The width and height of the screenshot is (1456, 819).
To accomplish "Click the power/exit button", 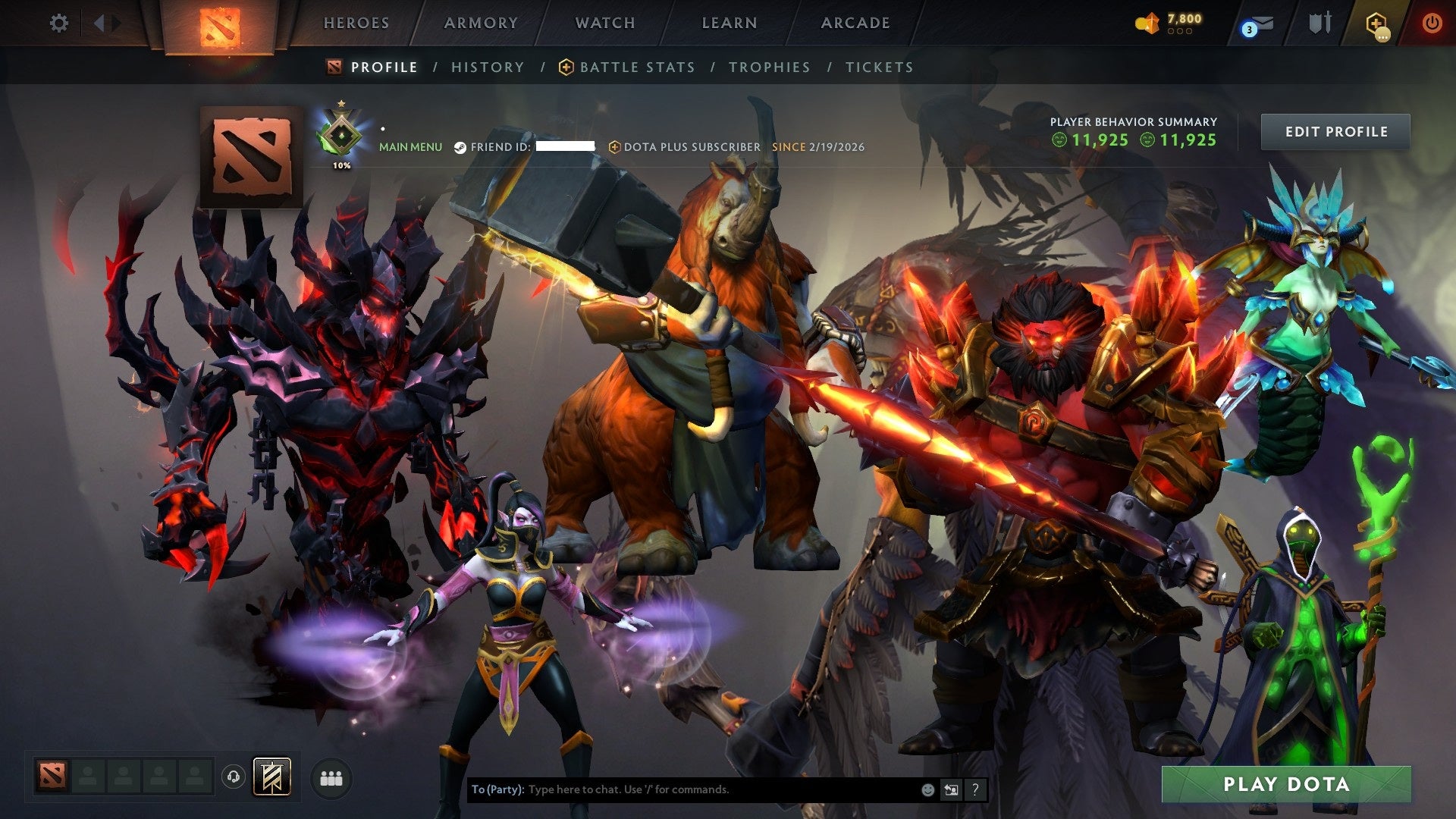I will pos(1433,23).
